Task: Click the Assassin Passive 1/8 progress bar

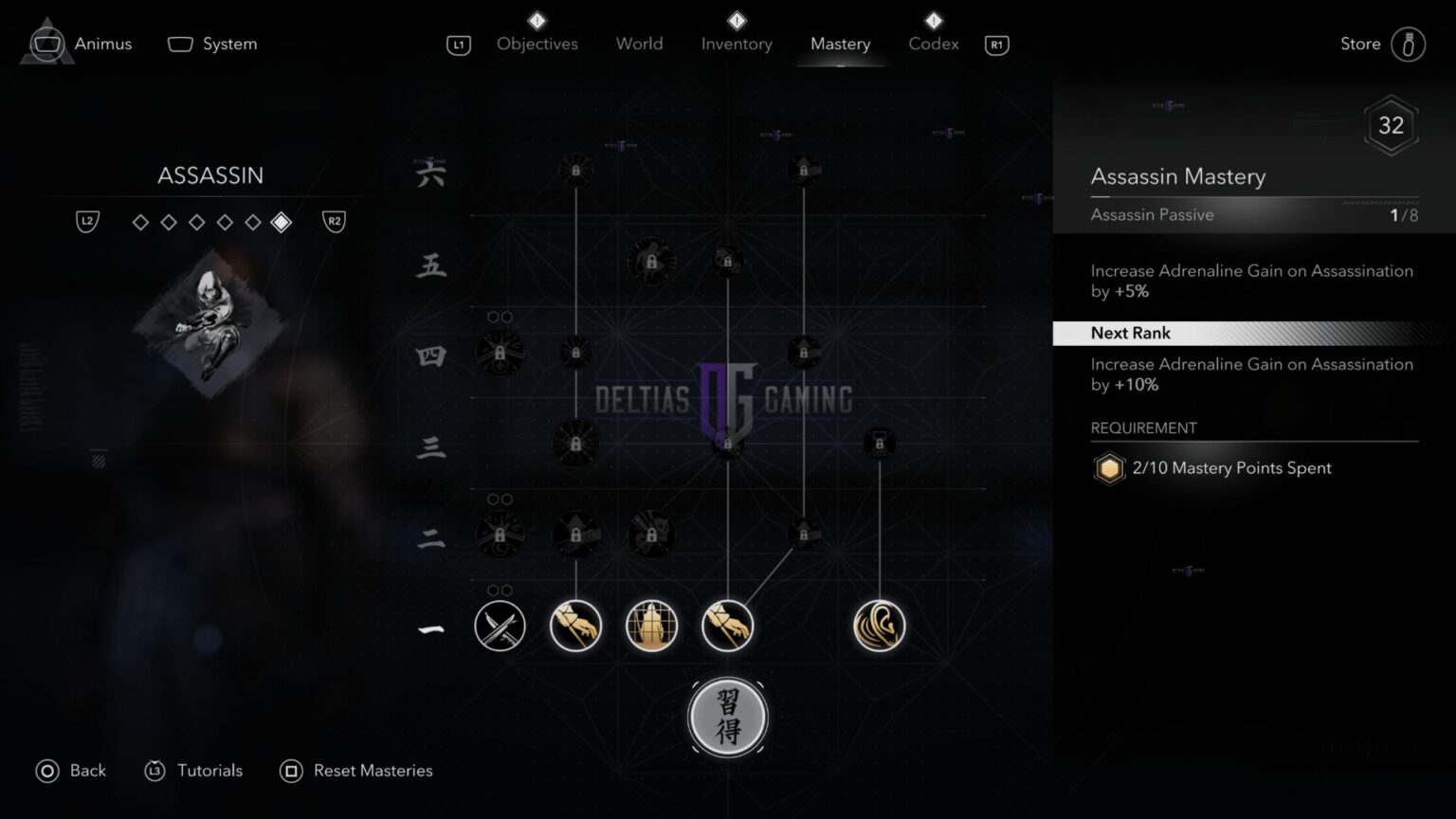Action: pos(1251,215)
